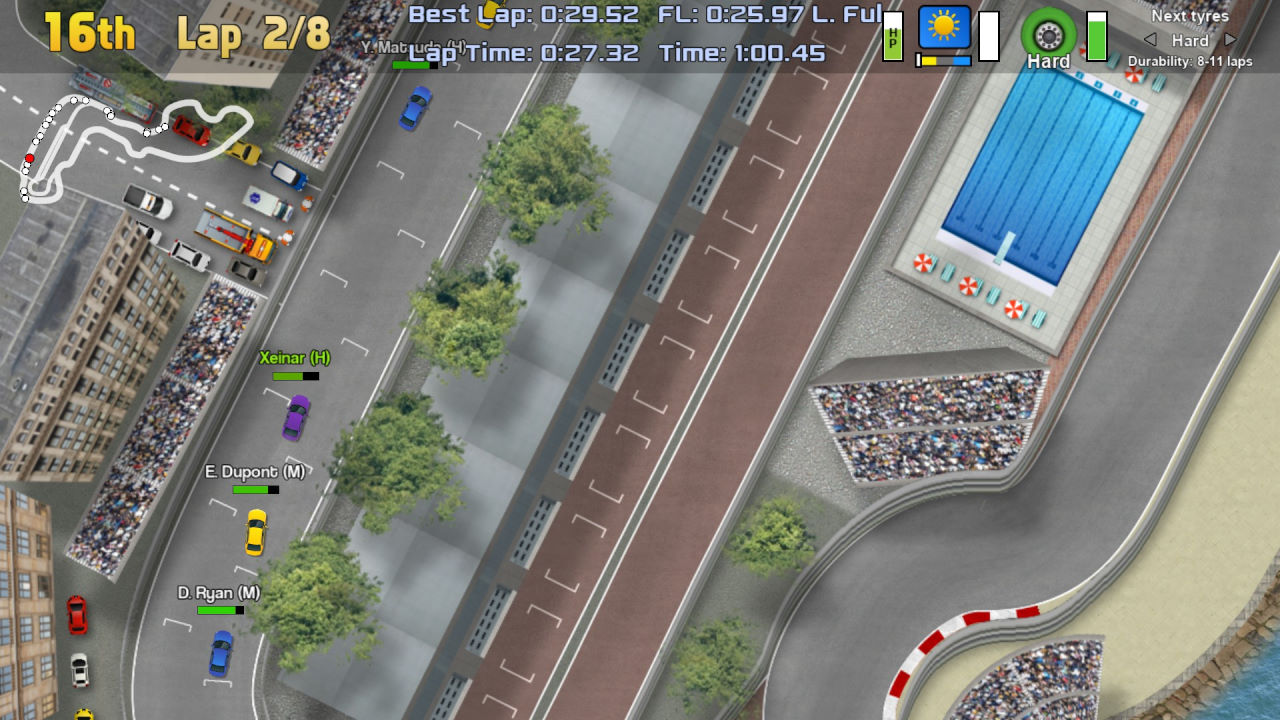
Task: Click the sunny weather forecast icon
Action: 944,28
